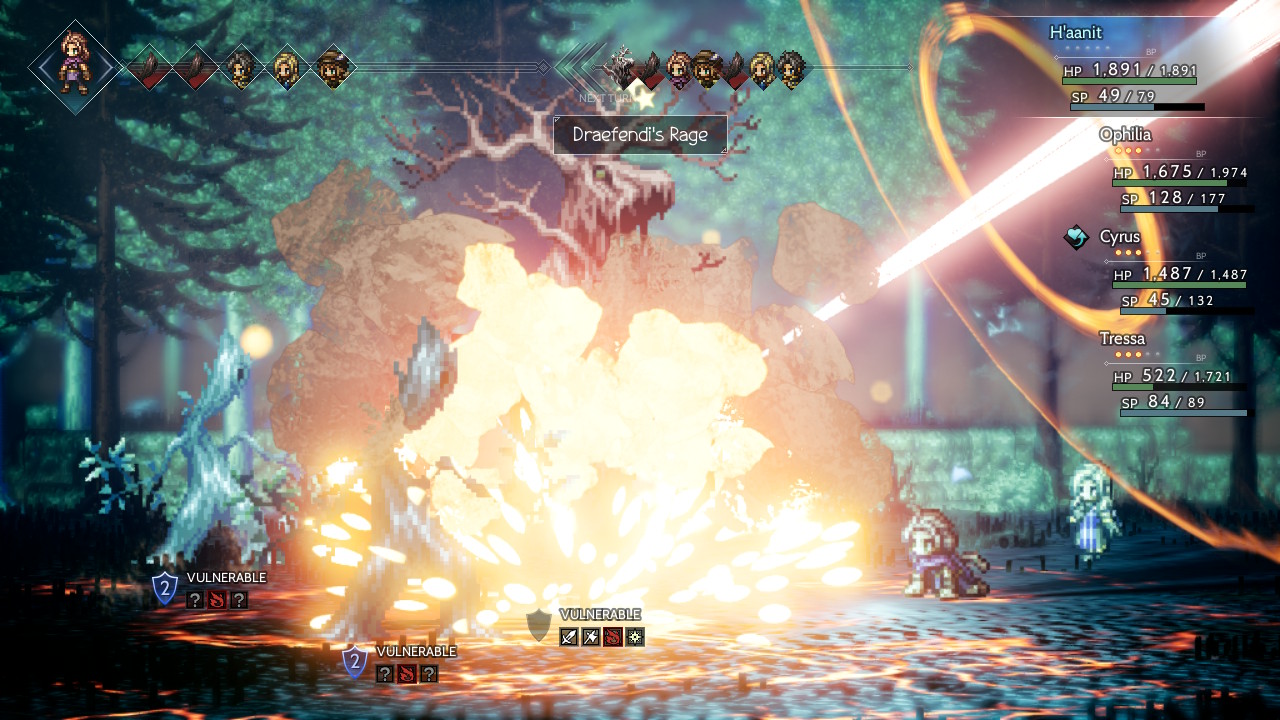Screen dimensions: 1280x720
Task: Select H'aanit in the party status panel
Action: [1075, 32]
